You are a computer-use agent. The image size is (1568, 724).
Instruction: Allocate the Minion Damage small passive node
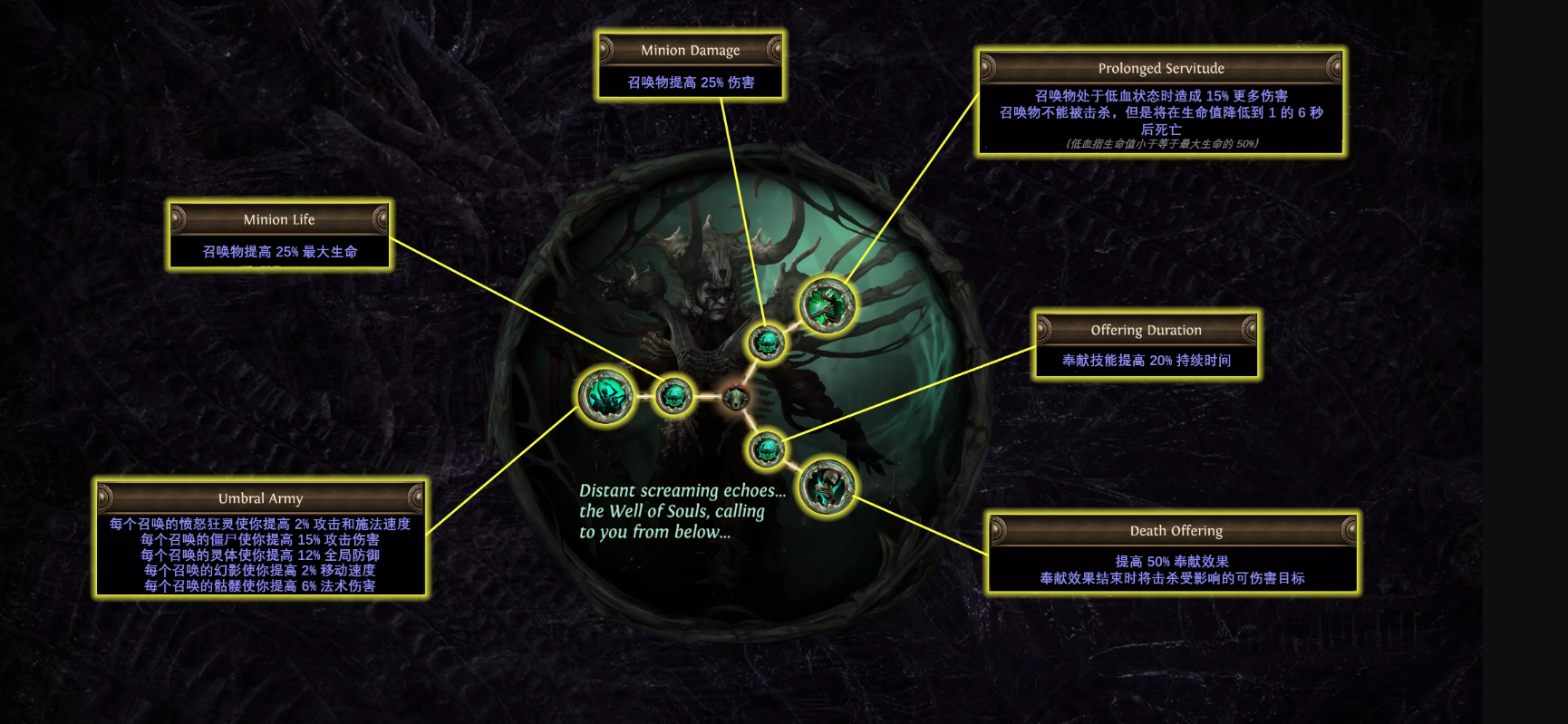click(767, 343)
